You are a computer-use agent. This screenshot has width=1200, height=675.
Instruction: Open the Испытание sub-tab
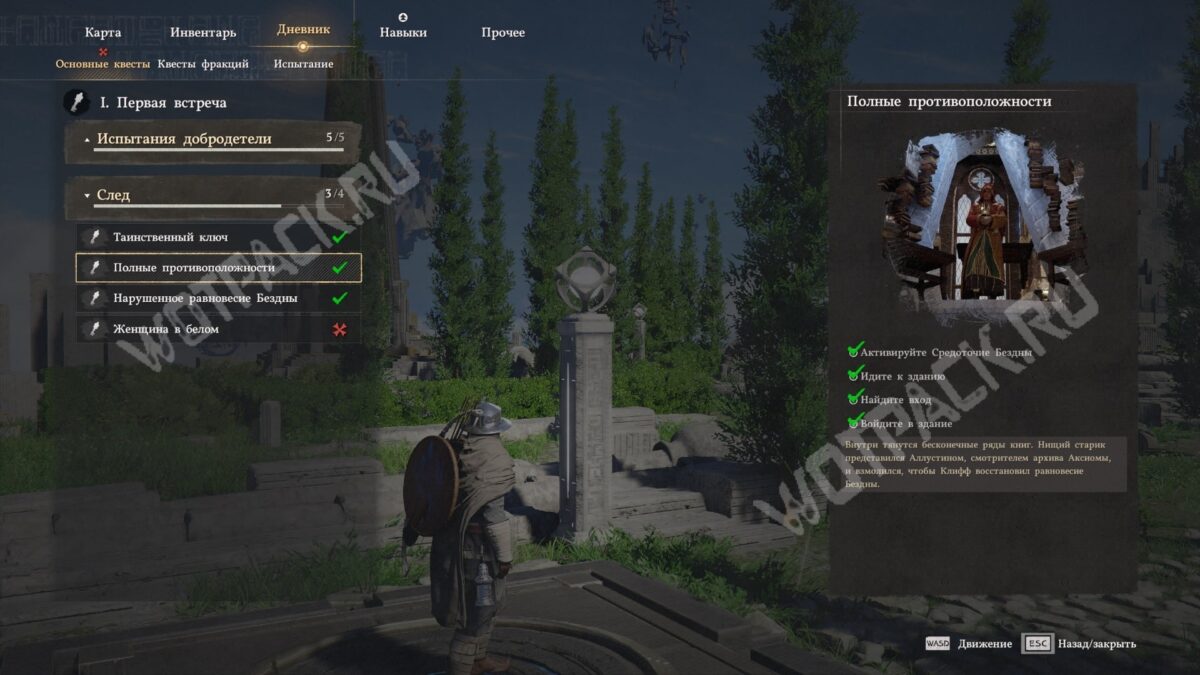[303, 64]
